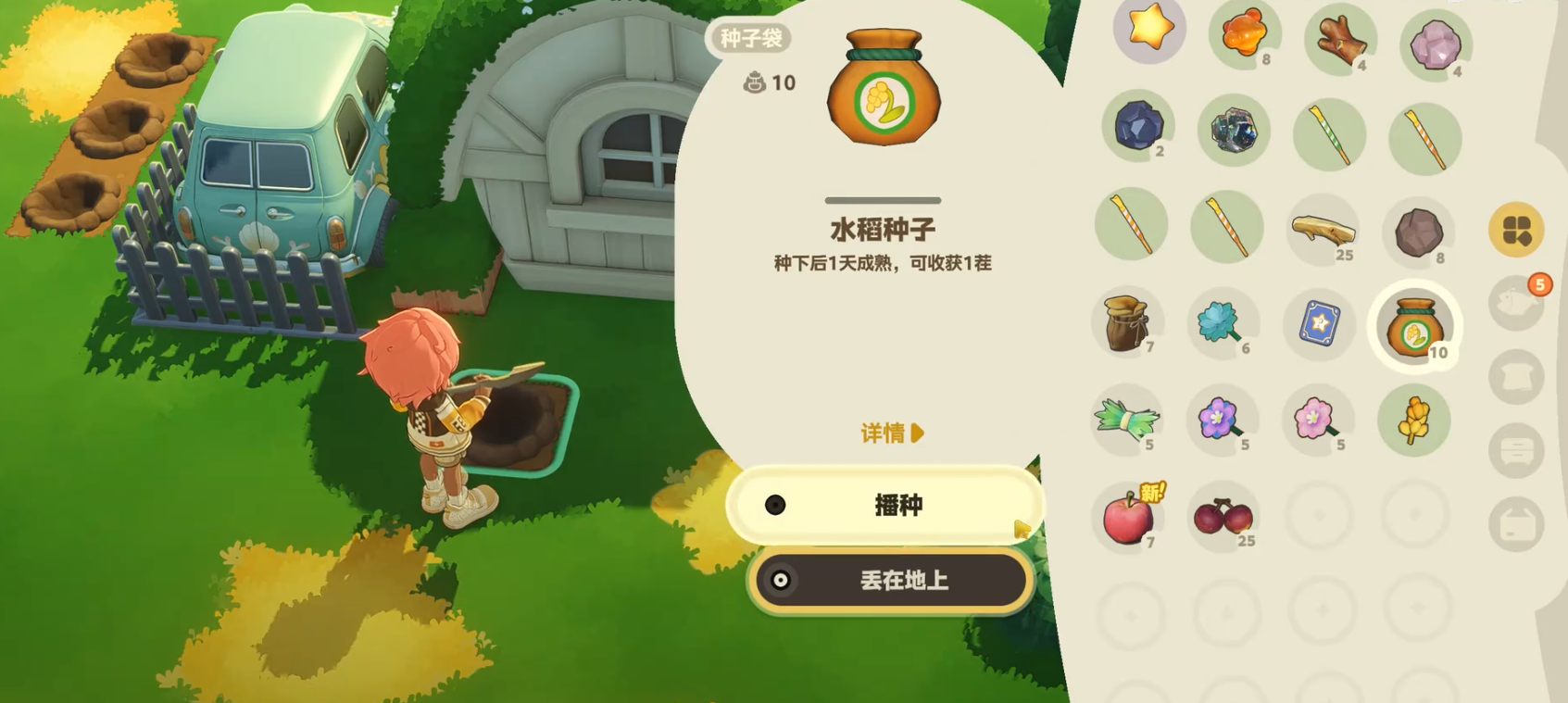Screen dimensions: 1568x703
Task: Select the green leek bundle item
Action: 1127,420
